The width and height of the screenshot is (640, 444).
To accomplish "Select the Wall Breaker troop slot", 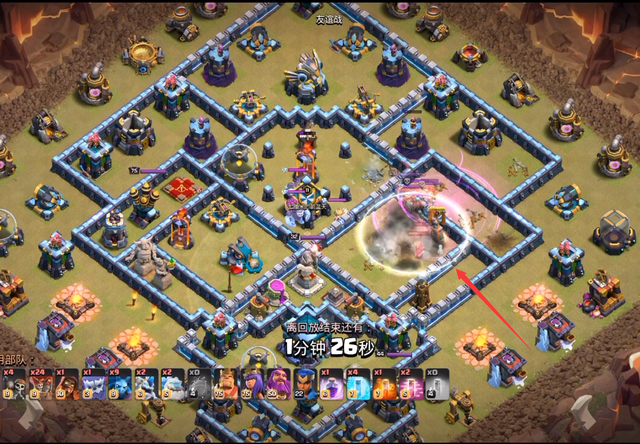I will pos(13,384).
